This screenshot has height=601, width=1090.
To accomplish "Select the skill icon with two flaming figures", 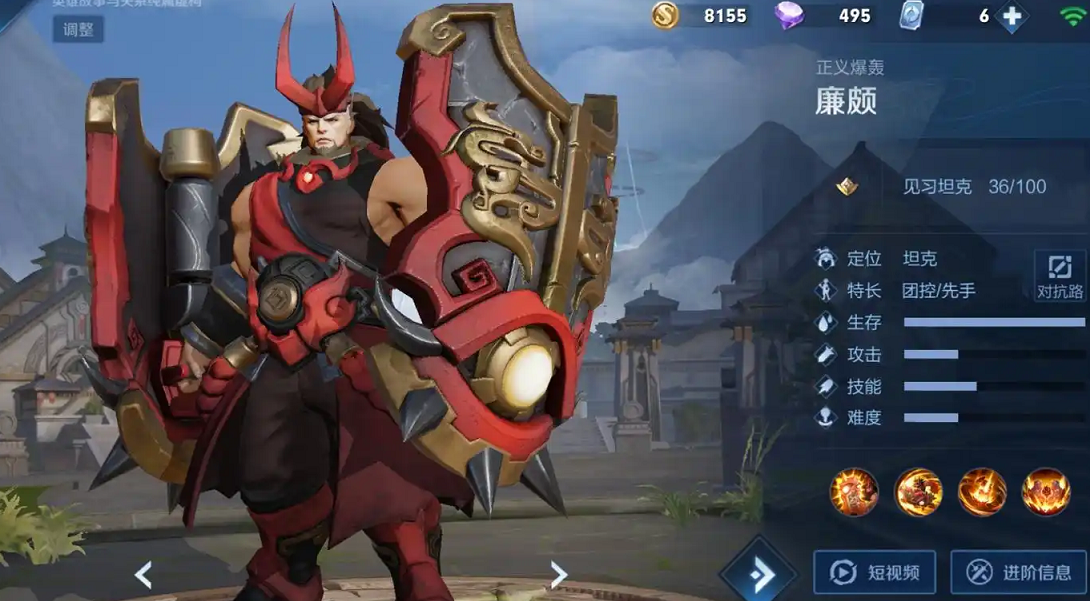I will 918,492.
